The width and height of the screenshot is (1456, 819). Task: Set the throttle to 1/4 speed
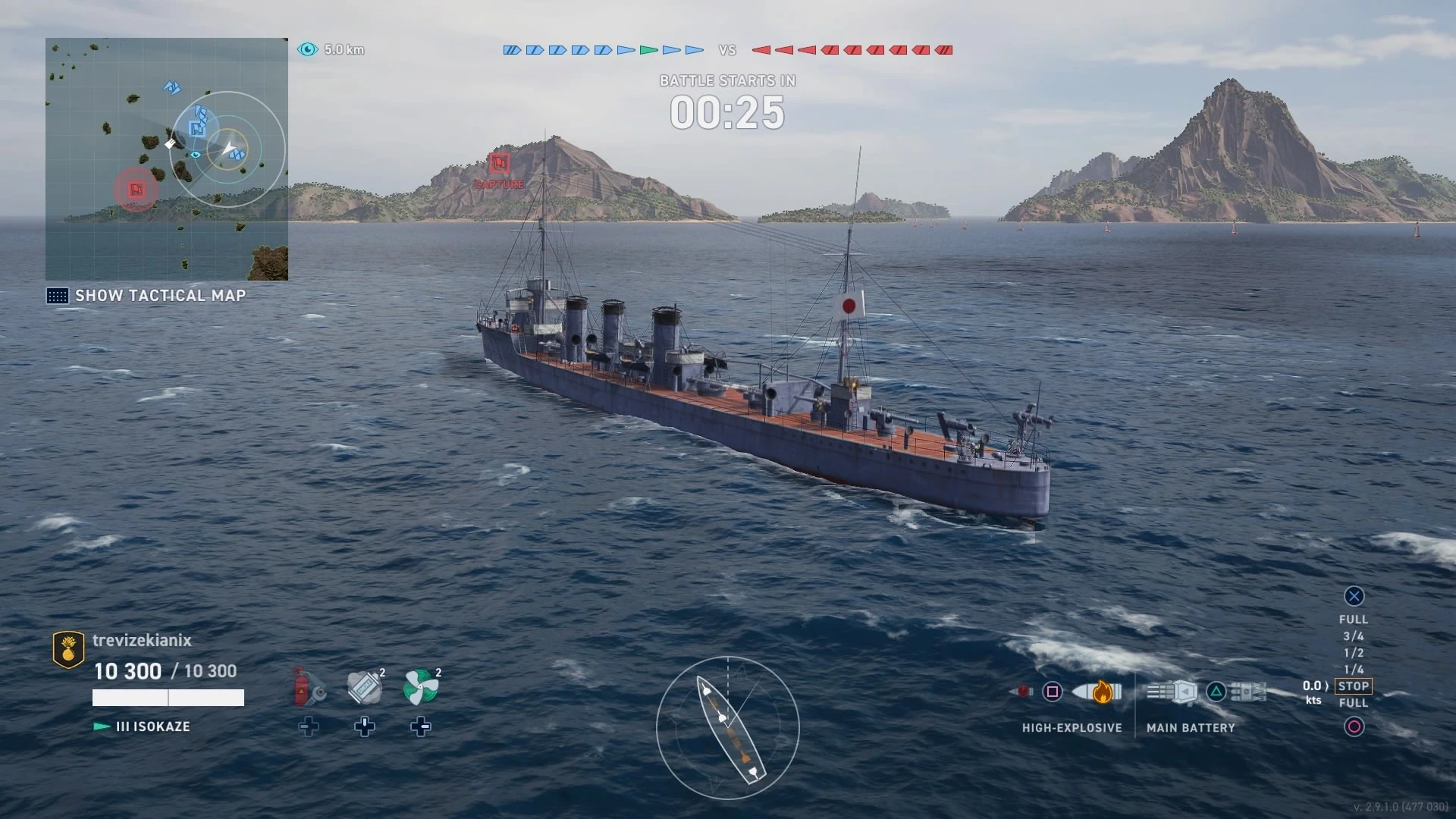1354,670
